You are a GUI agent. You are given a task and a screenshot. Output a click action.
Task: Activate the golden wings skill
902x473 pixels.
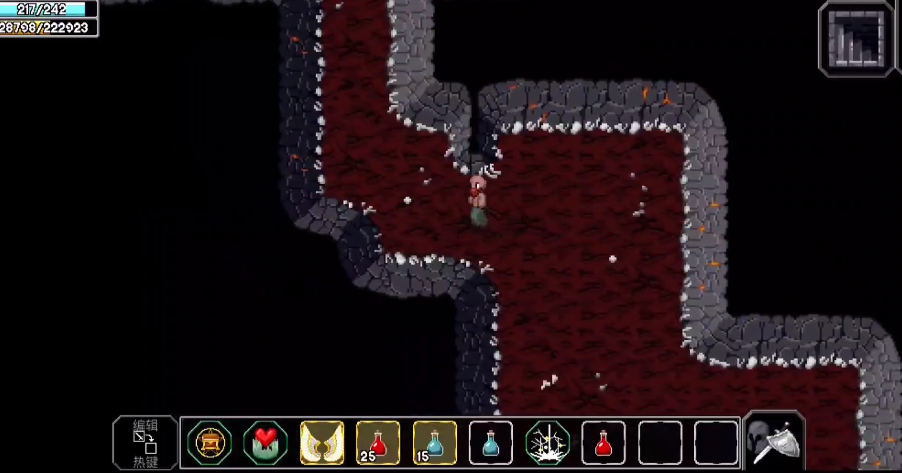322,442
